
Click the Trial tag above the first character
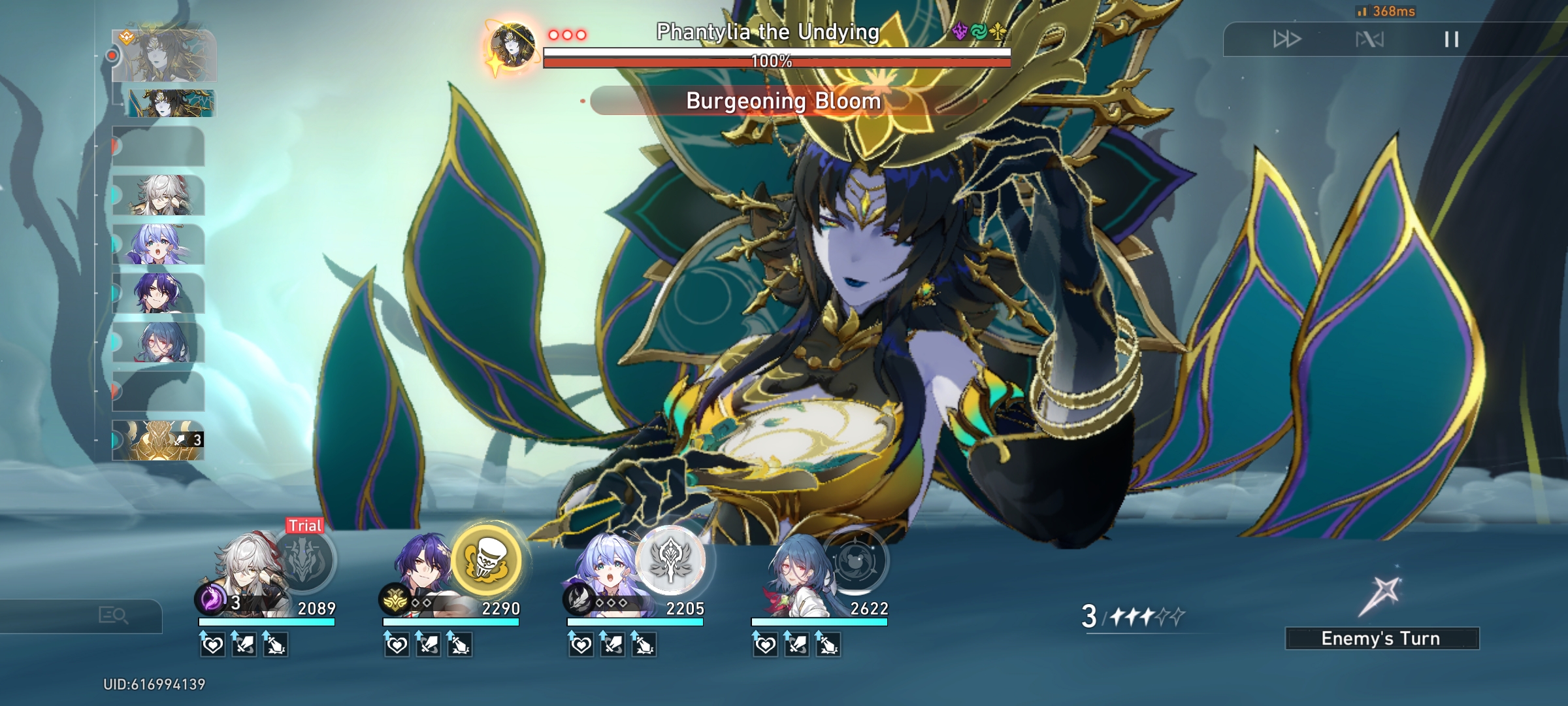[x=303, y=524]
